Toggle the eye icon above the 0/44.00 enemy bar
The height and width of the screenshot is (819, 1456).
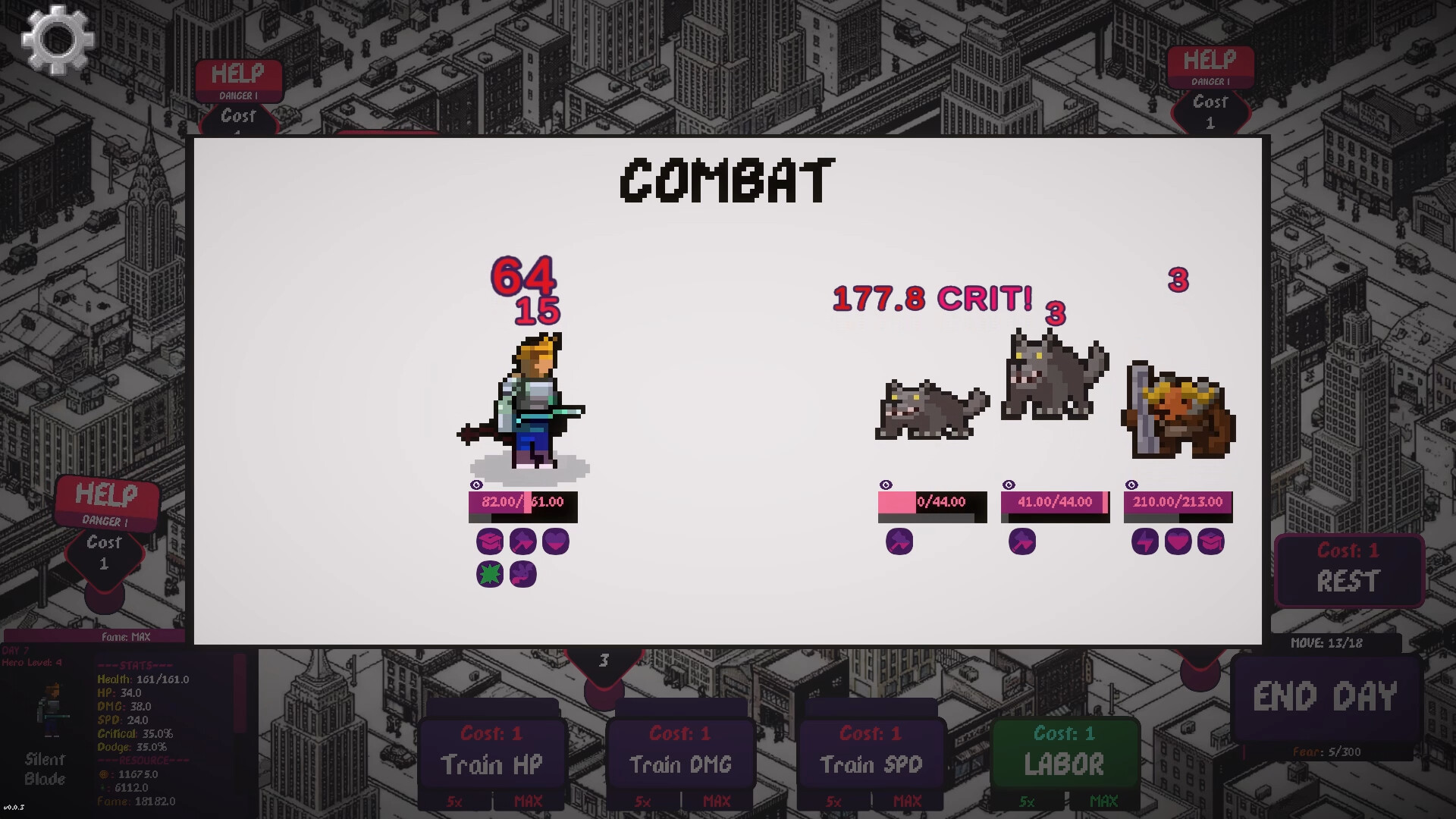(886, 482)
